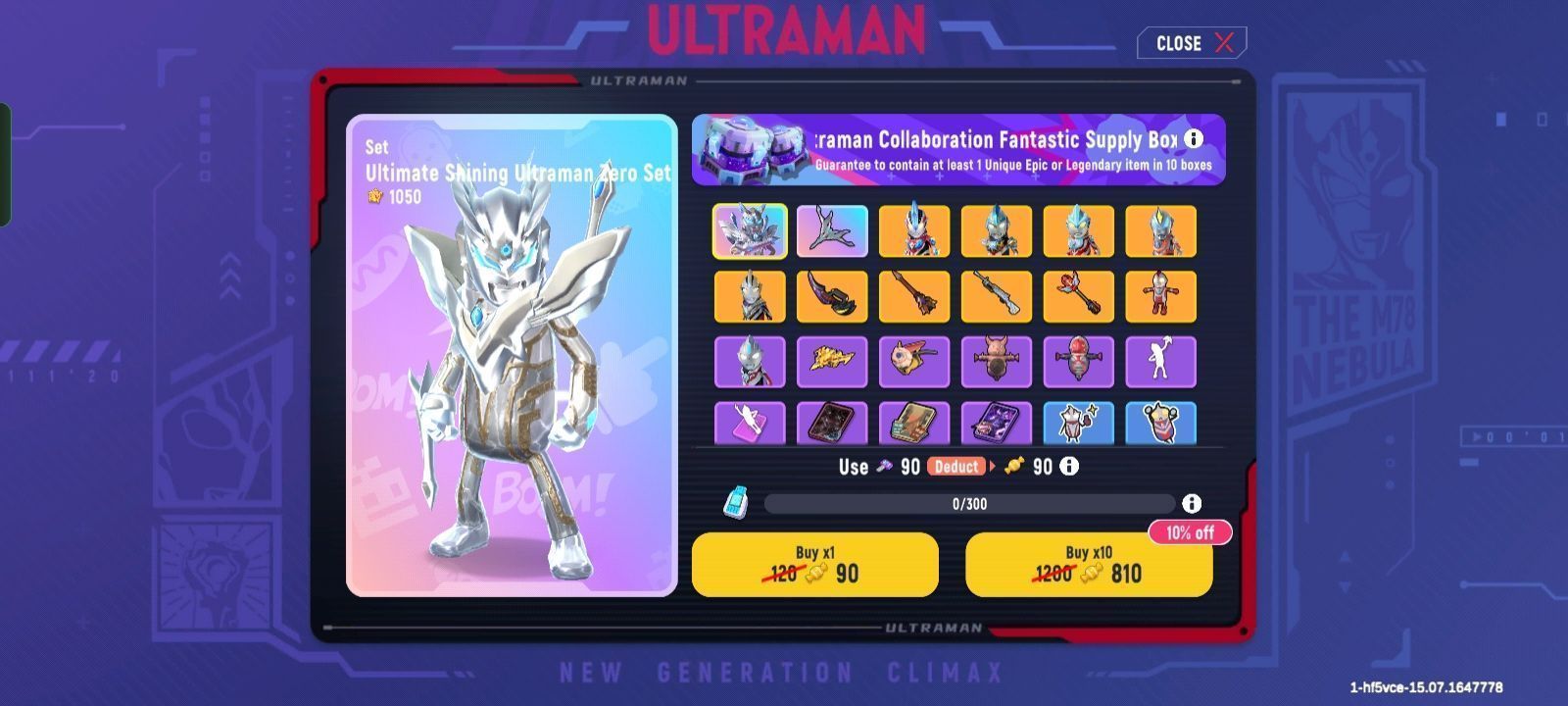Close the Ultraman supply box window

[x=1192, y=43]
